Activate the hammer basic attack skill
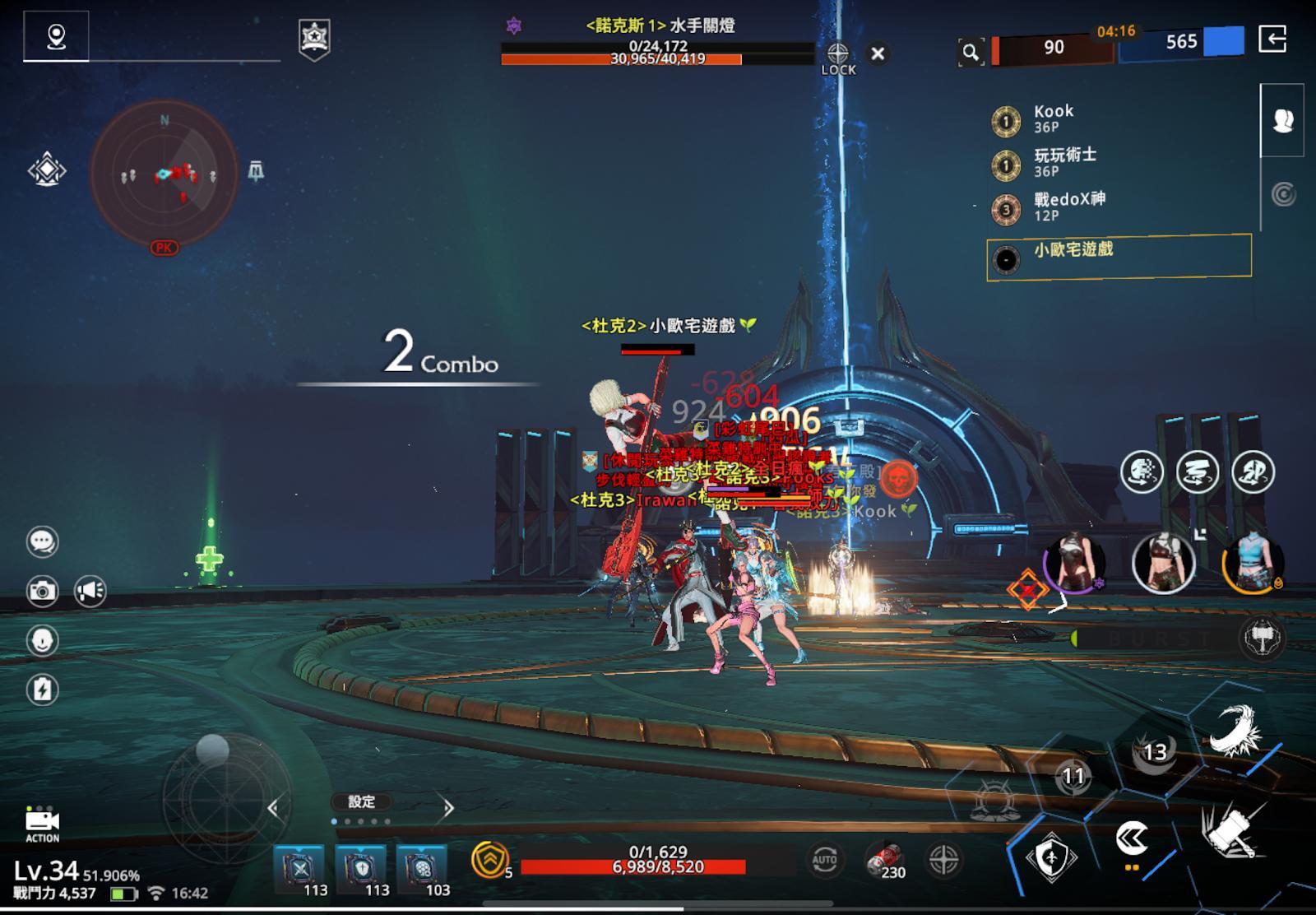Image resolution: width=1316 pixels, height=915 pixels. pos(1231,829)
